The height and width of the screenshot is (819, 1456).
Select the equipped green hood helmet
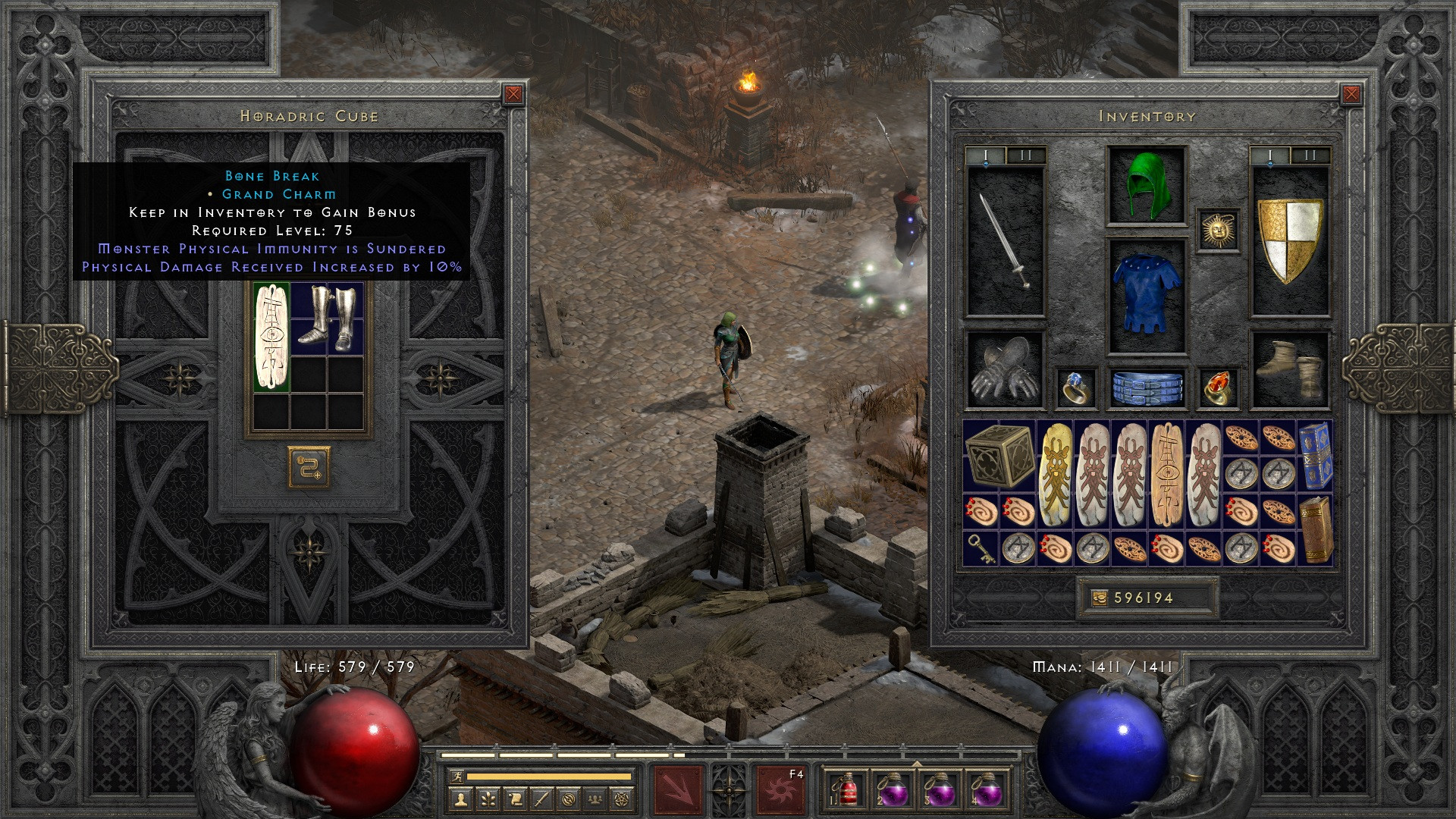pyautogui.click(x=1146, y=186)
